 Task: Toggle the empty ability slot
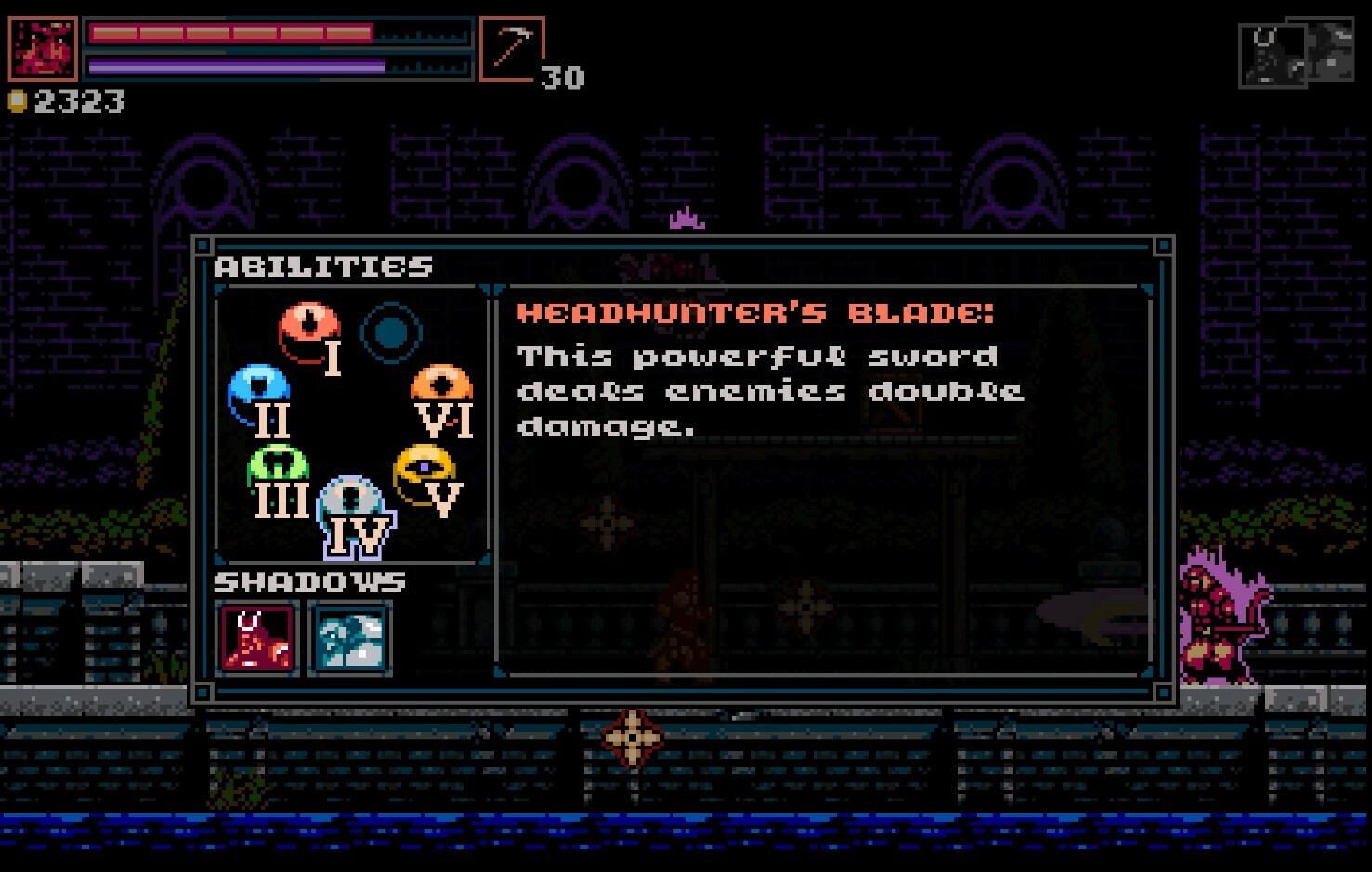[x=392, y=330]
